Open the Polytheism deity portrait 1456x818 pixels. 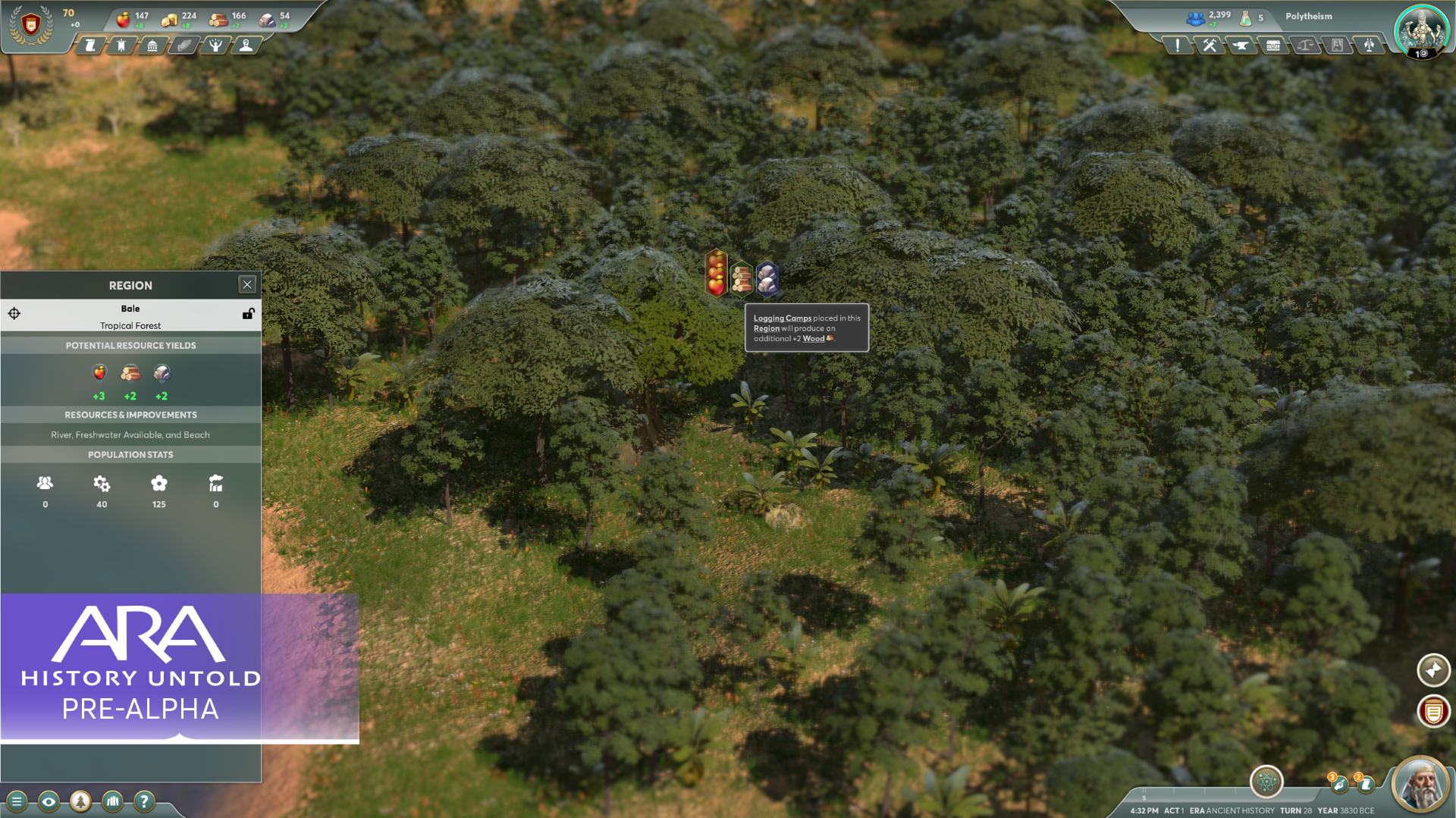click(x=1421, y=30)
